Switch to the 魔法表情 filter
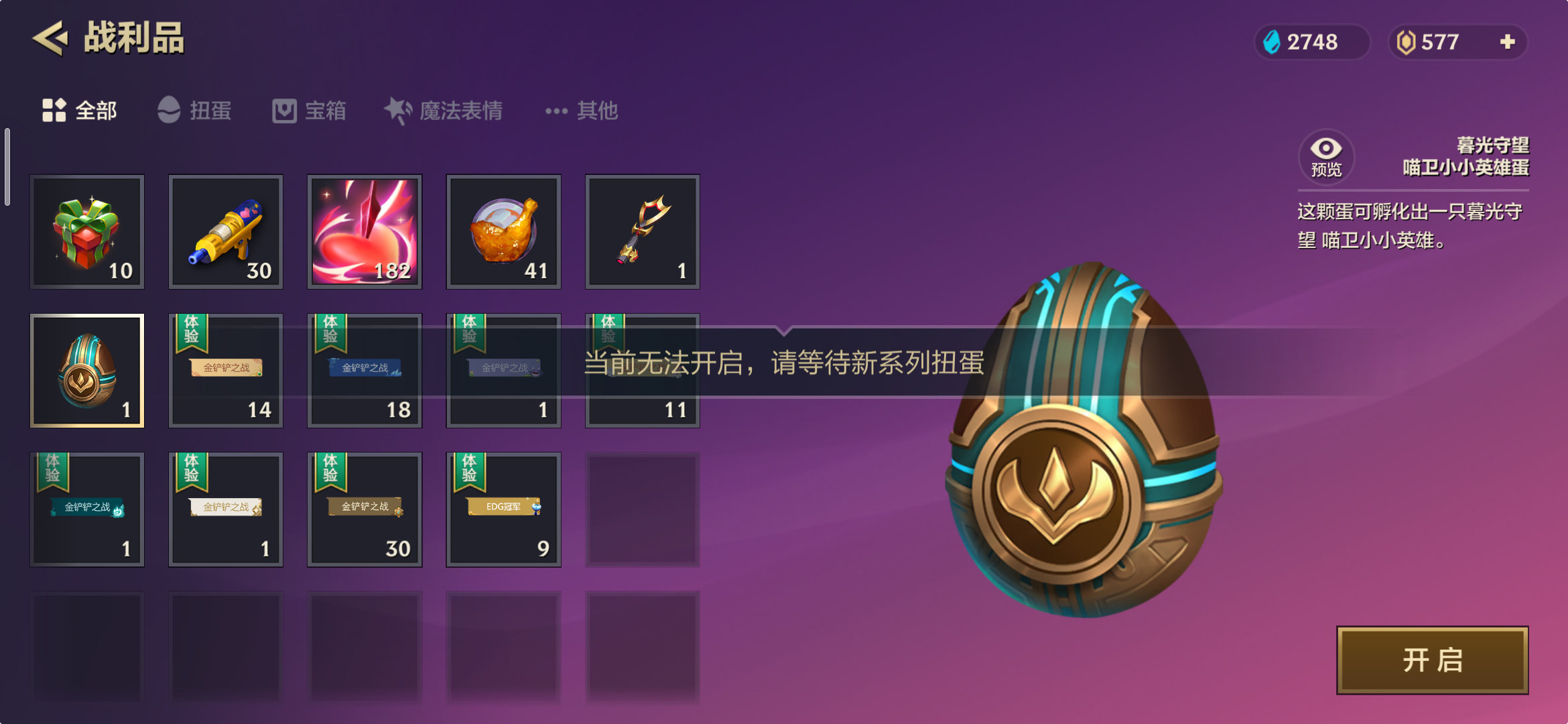The width and height of the screenshot is (1568, 724). (444, 110)
